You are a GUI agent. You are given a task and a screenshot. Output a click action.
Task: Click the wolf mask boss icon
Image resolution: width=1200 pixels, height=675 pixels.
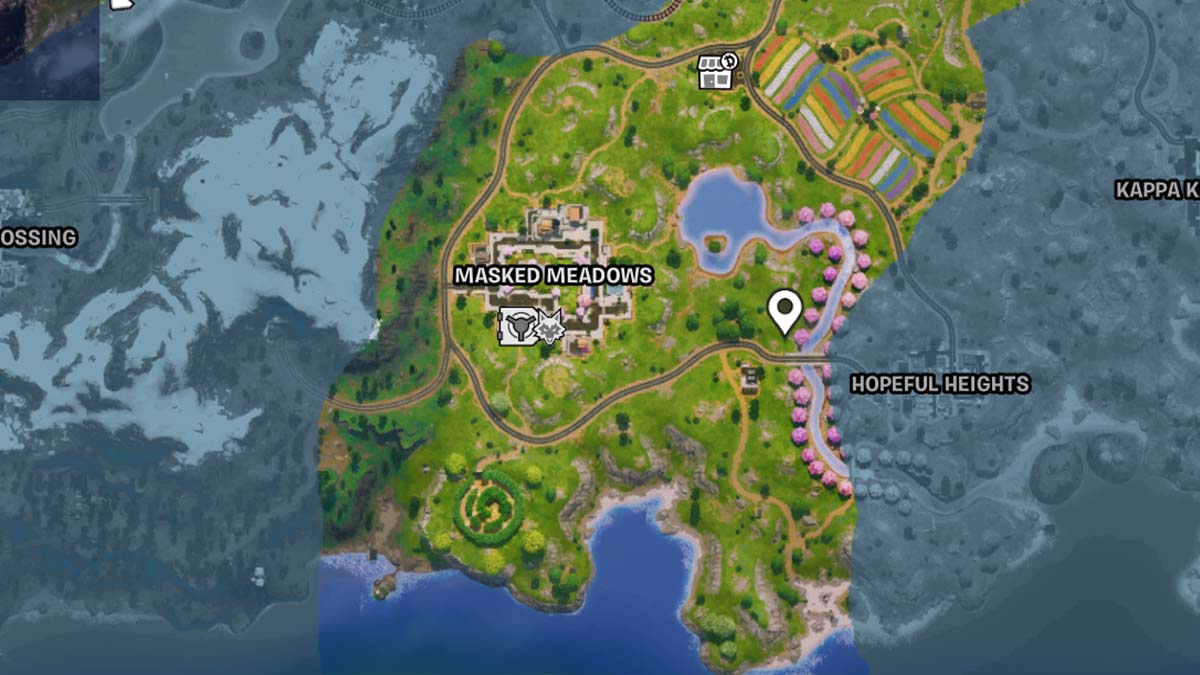(x=550, y=327)
